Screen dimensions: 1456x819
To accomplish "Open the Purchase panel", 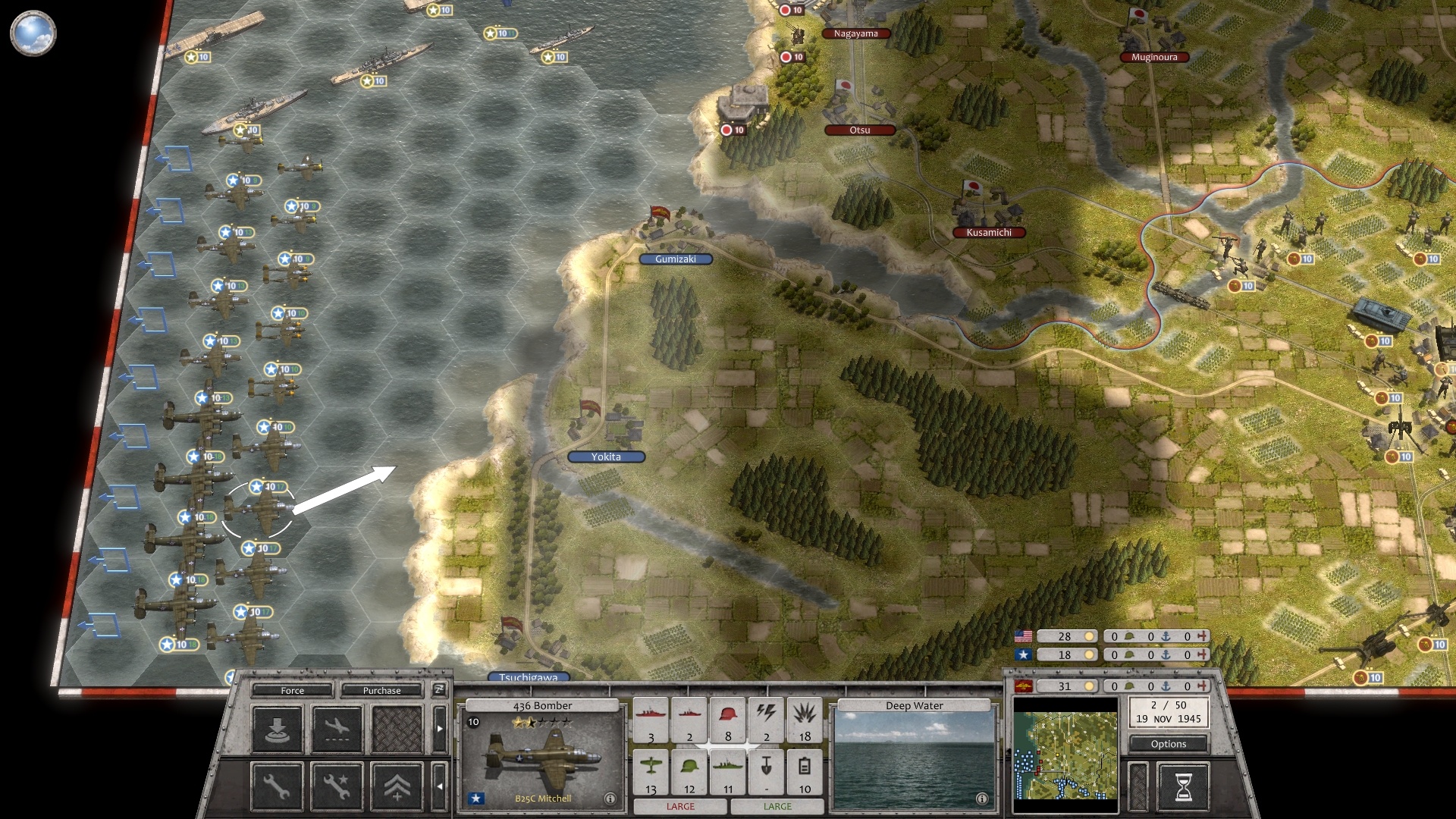I will click(x=382, y=691).
